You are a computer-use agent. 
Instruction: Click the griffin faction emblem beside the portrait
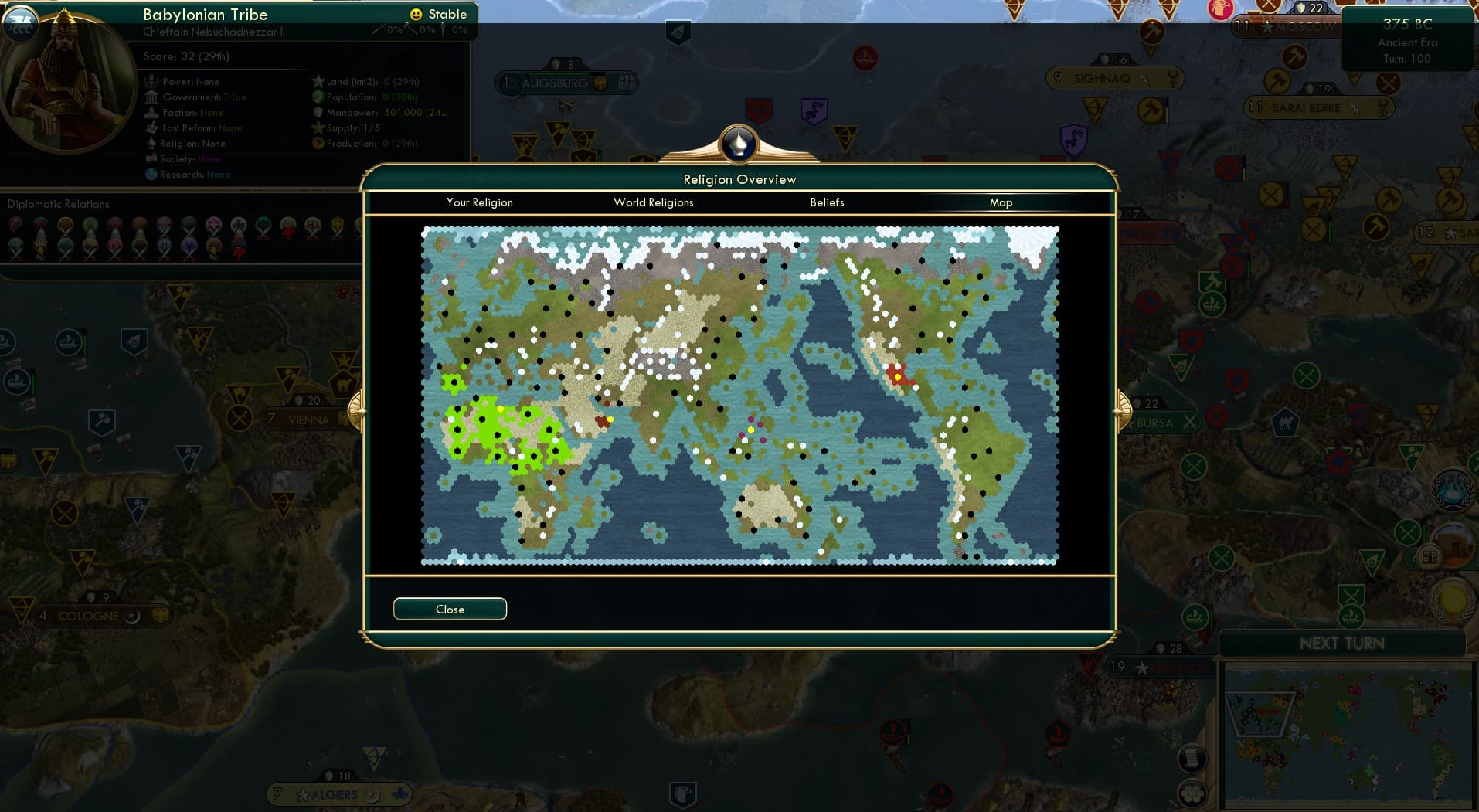pyautogui.click(x=21, y=25)
